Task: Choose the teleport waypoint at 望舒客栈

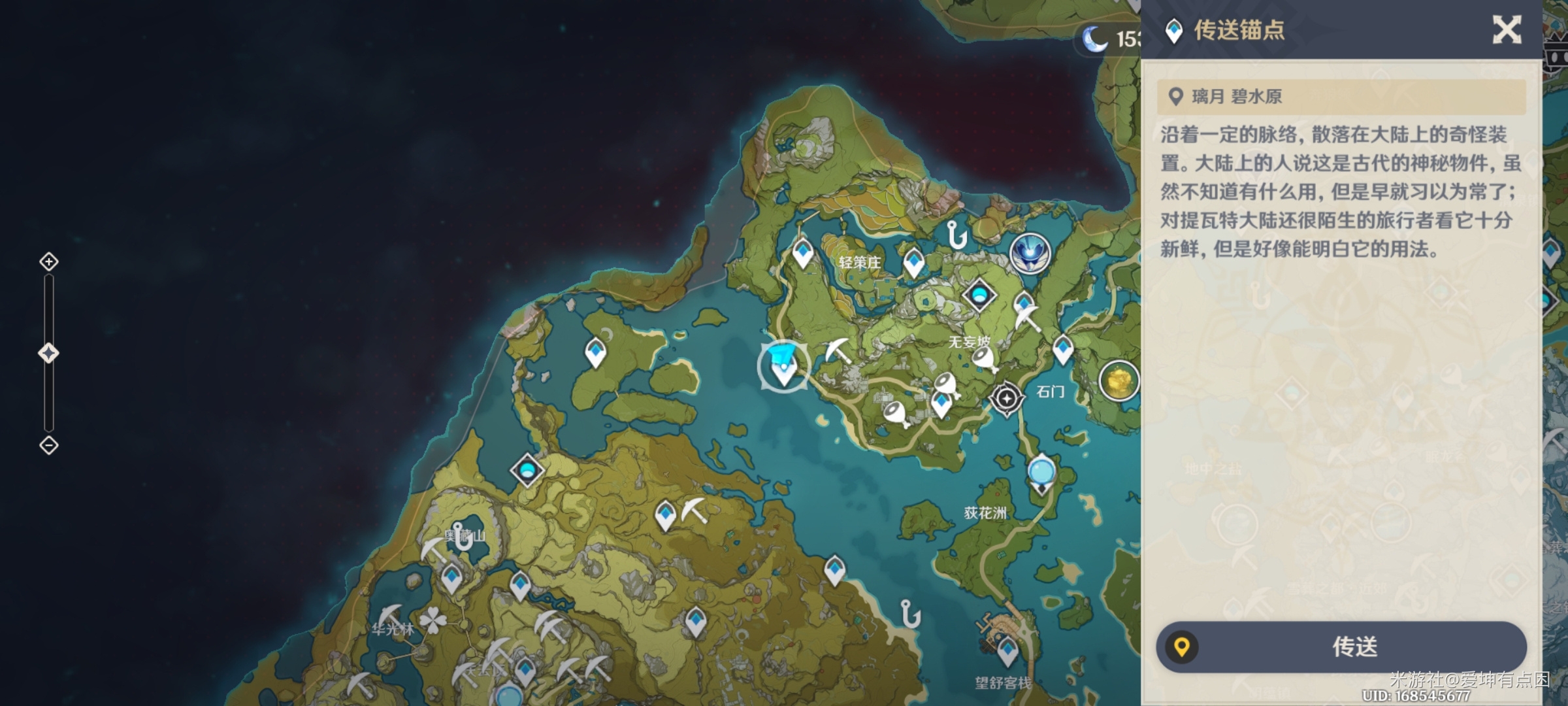Action: [x=1007, y=651]
